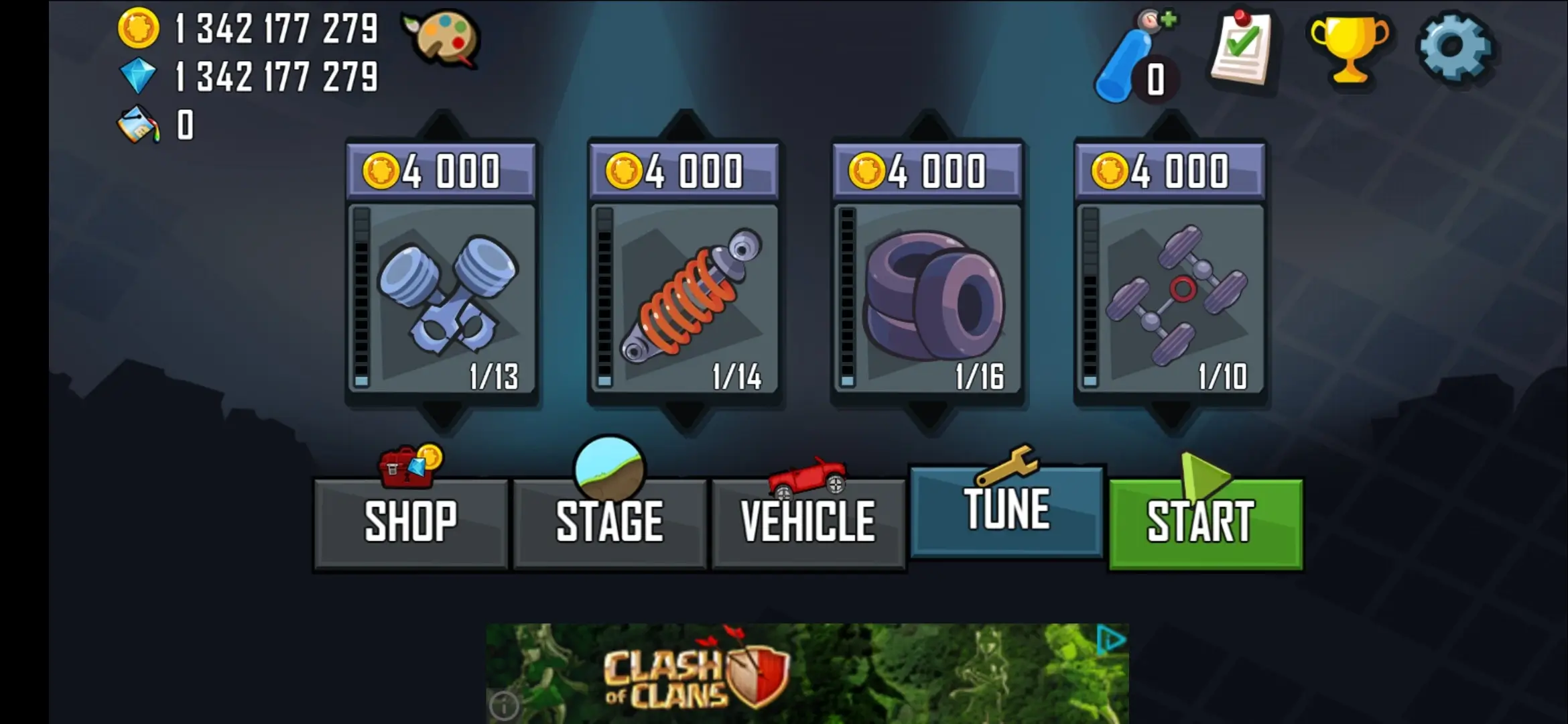
Task: Open the daily tasks checklist
Action: pyautogui.click(x=1241, y=50)
